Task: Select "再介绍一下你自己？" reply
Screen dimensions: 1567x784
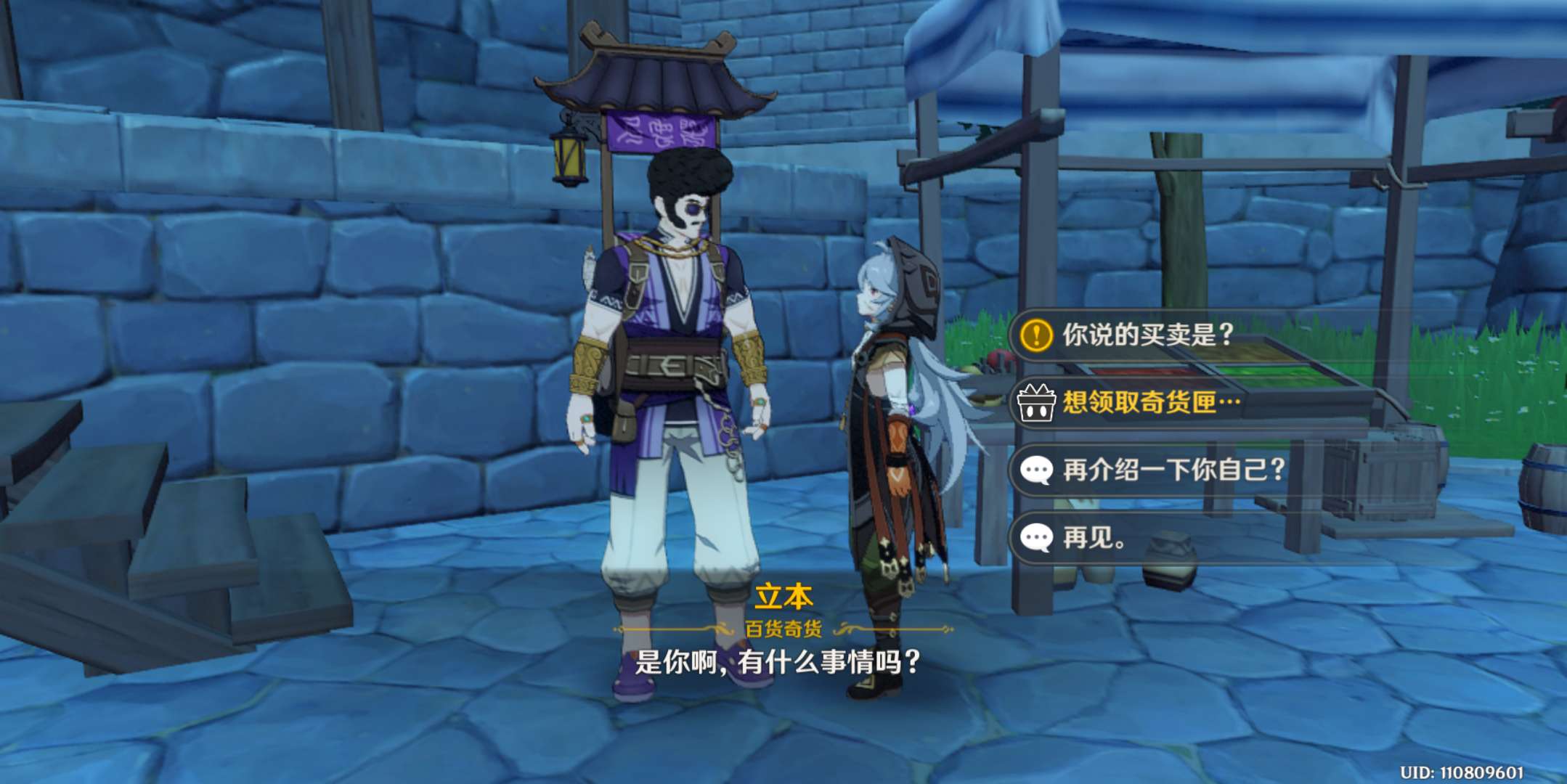Action: (x=1173, y=470)
